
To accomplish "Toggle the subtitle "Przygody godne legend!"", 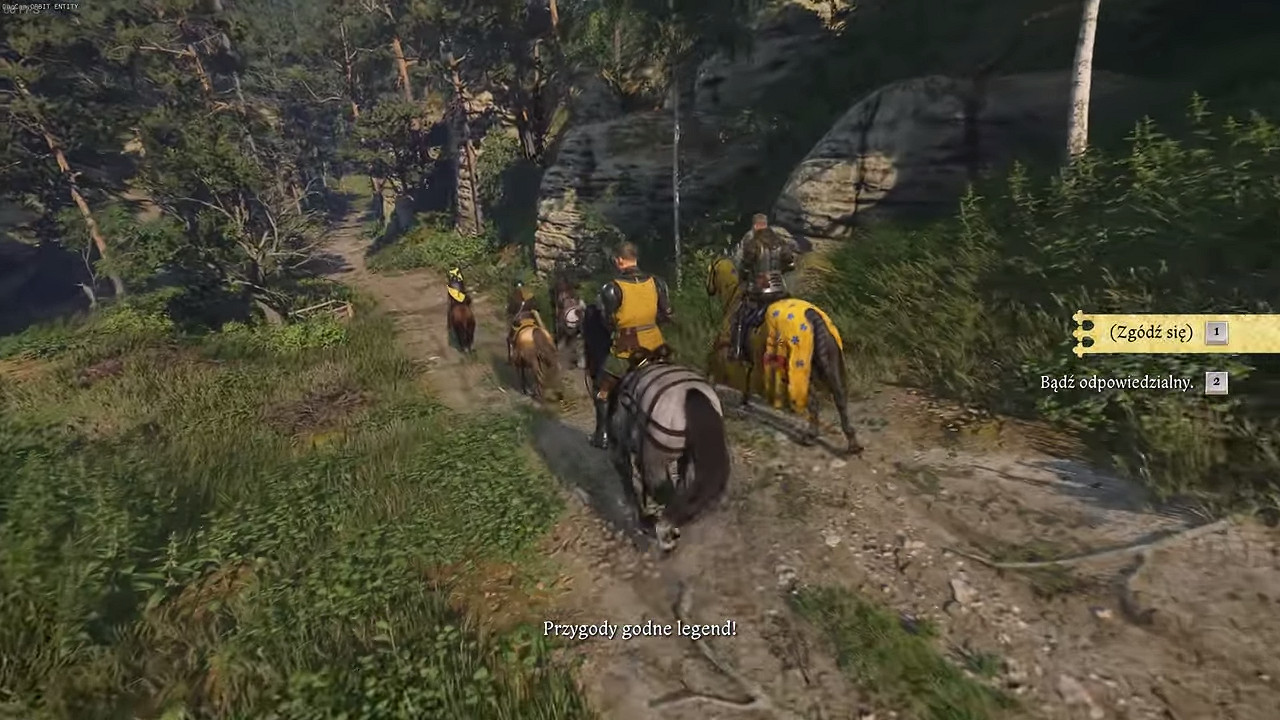I will point(640,630).
